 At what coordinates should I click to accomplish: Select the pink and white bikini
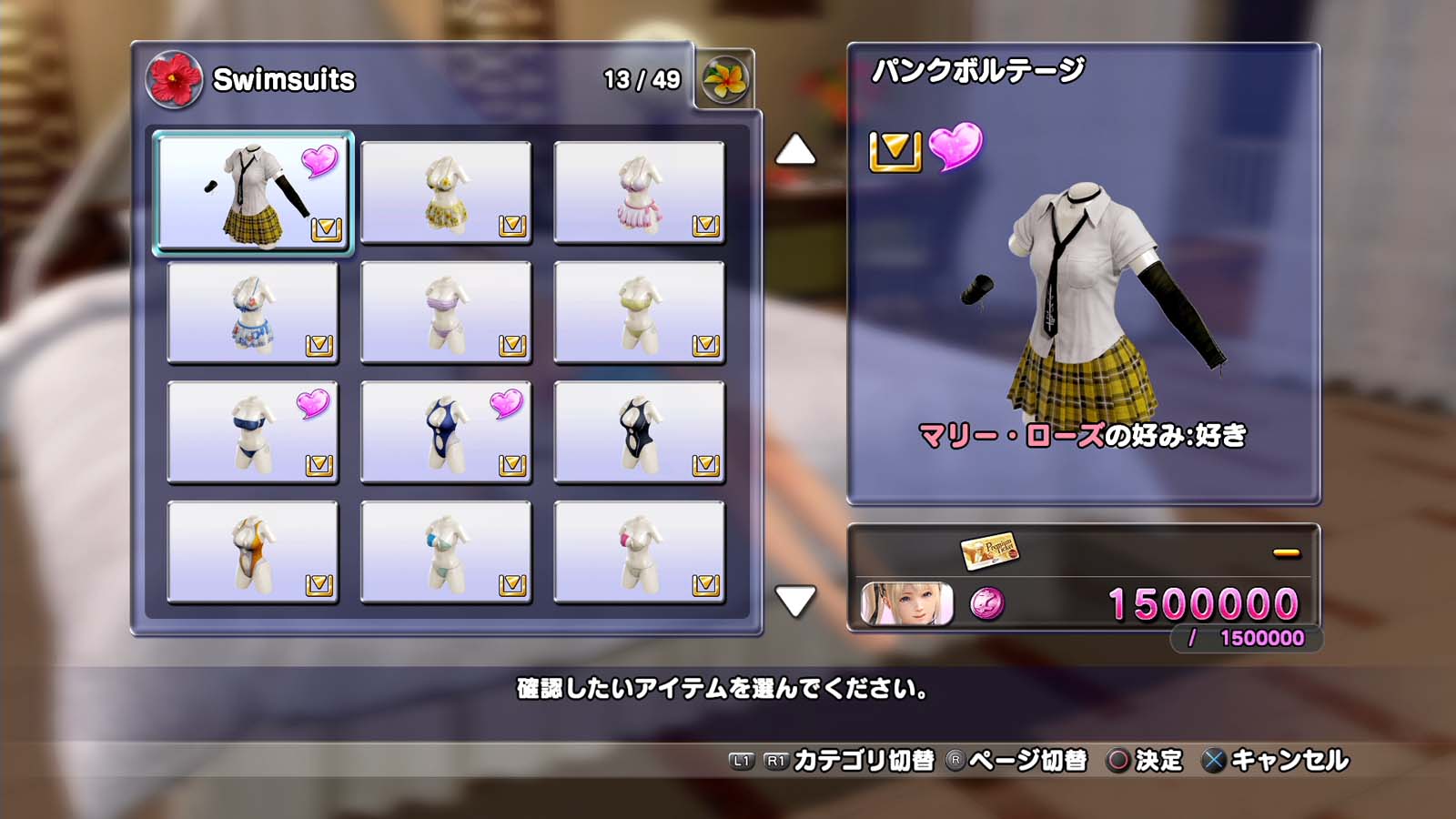pos(639,552)
